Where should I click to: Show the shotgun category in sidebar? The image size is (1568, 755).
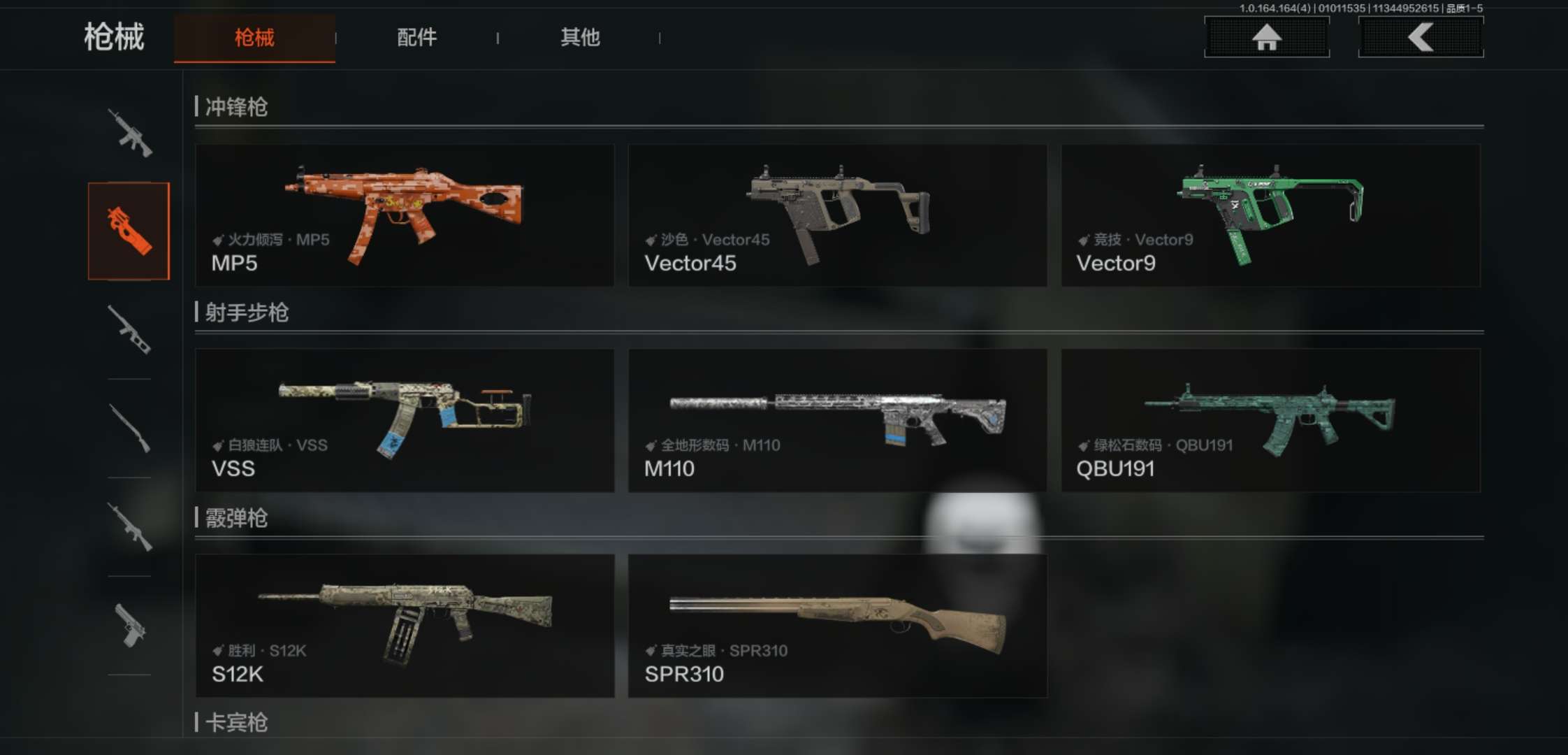(x=129, y=428)
